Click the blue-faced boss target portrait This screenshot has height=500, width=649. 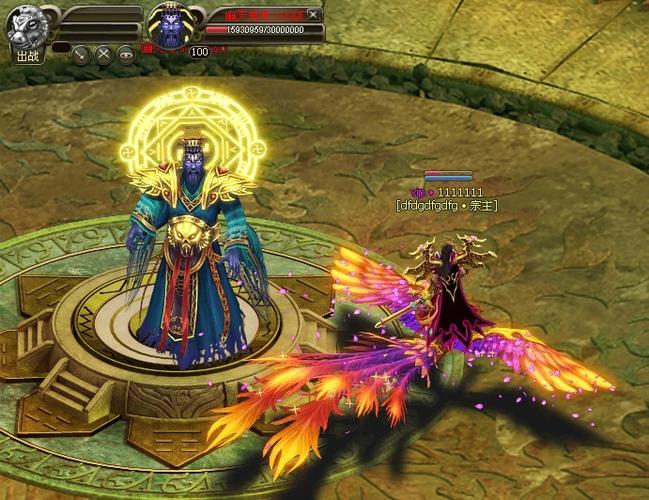click(168, 25)
